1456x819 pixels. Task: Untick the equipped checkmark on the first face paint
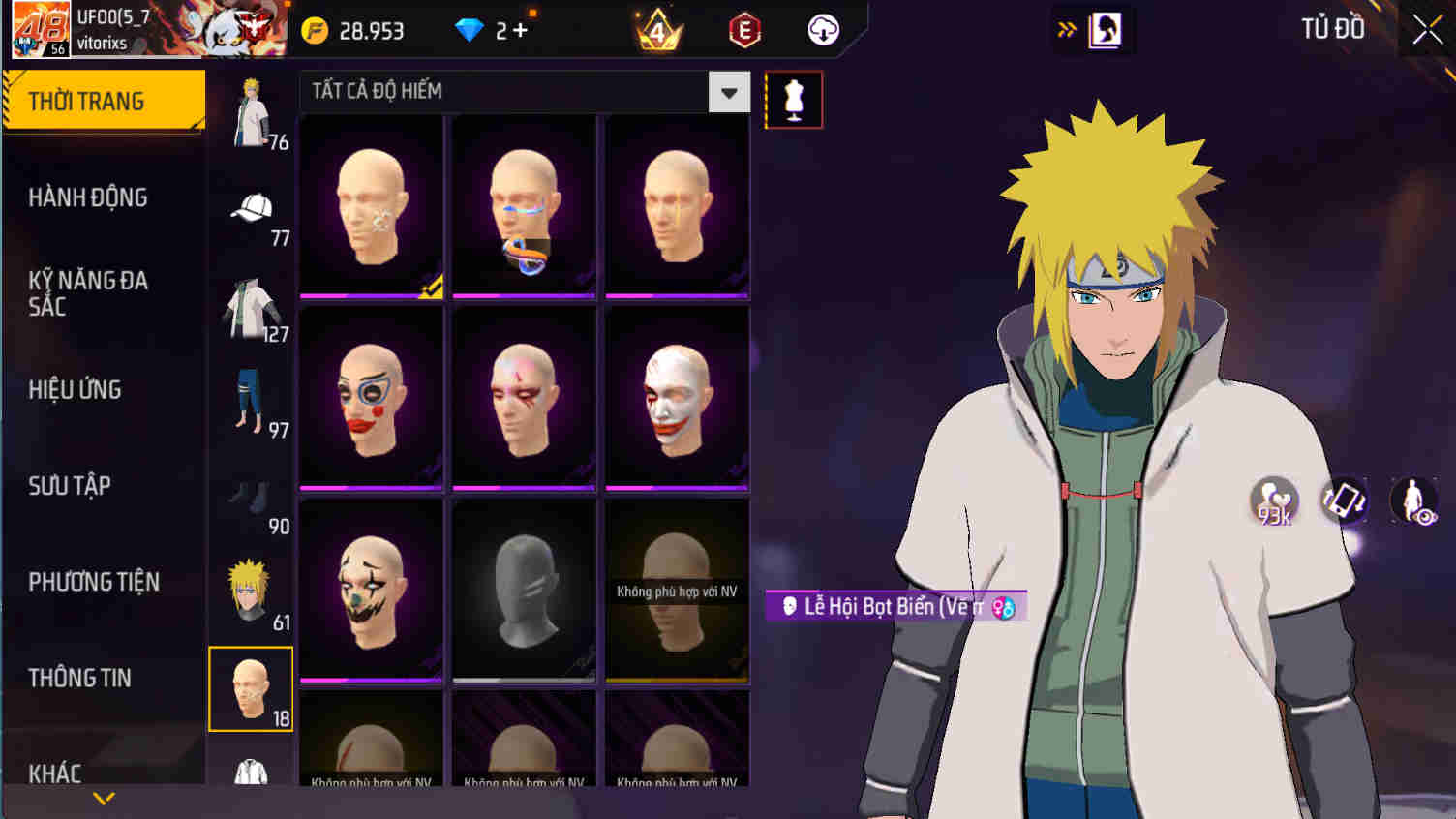(432, 284)
